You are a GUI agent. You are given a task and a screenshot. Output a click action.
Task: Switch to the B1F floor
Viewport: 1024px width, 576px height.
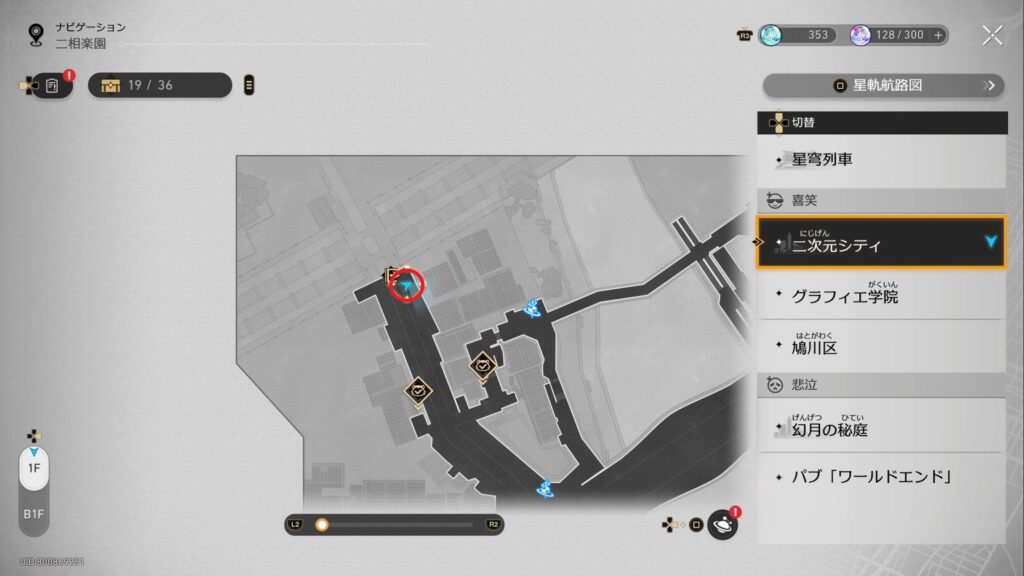(x=33, y=513)
